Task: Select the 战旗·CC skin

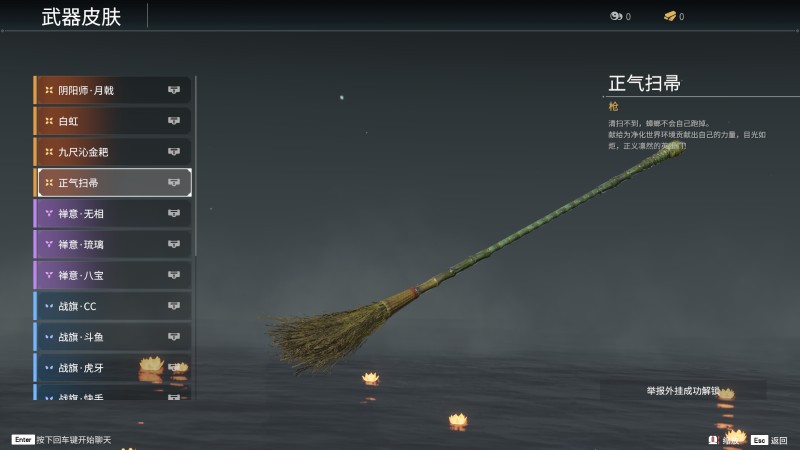Action: (x=112, y=306)
